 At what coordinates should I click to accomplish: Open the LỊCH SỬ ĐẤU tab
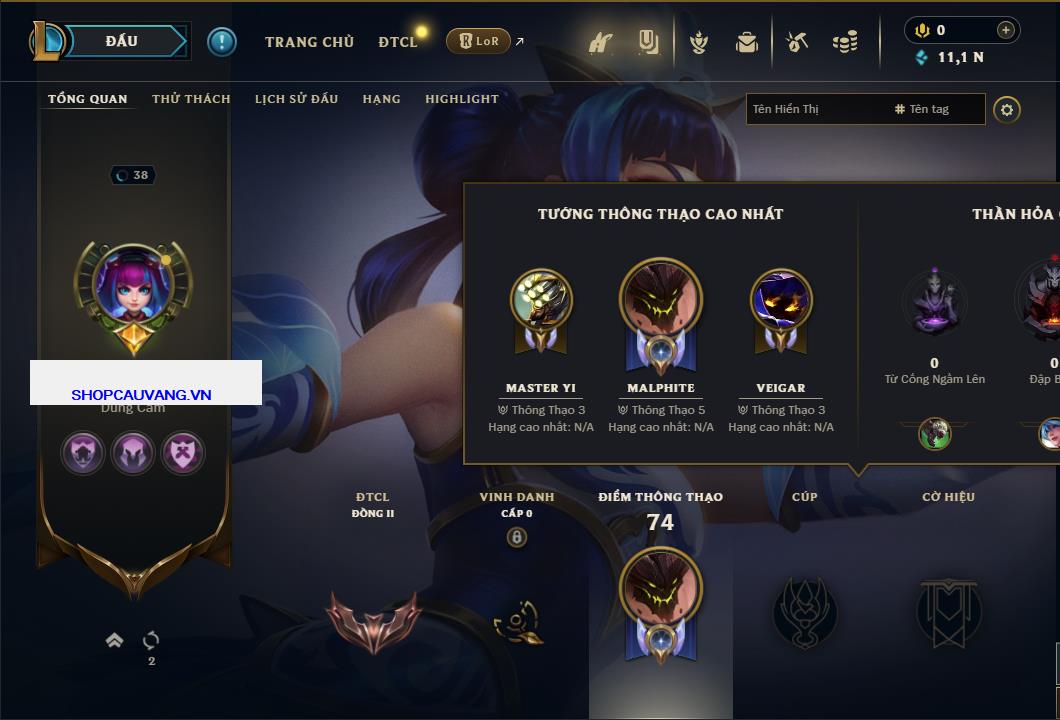(x=296, y=99)
